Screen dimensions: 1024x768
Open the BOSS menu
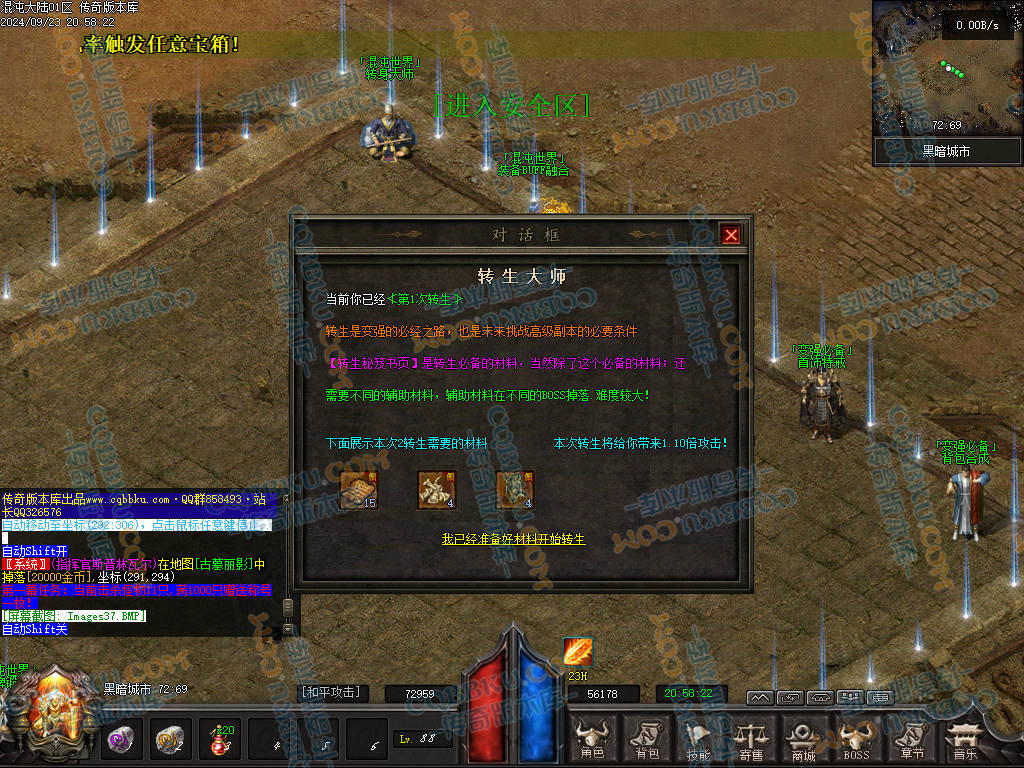pos(857,740)
